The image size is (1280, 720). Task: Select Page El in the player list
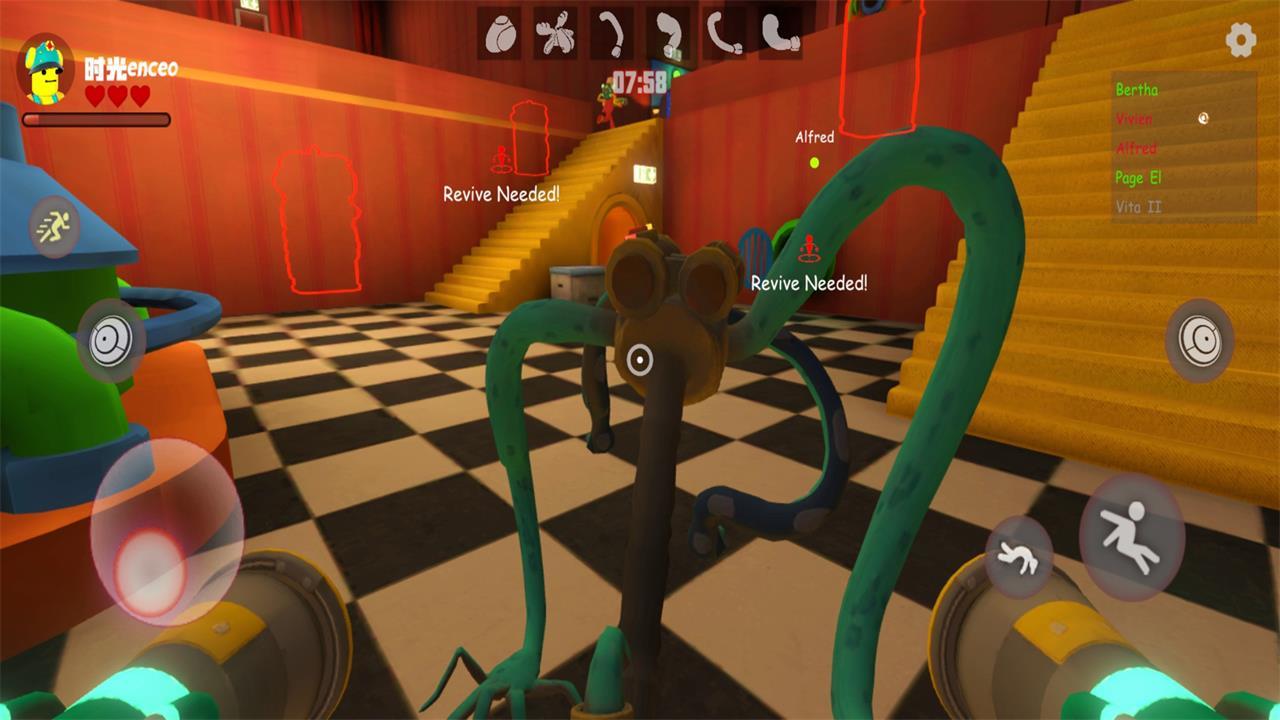pos(1138,178)
